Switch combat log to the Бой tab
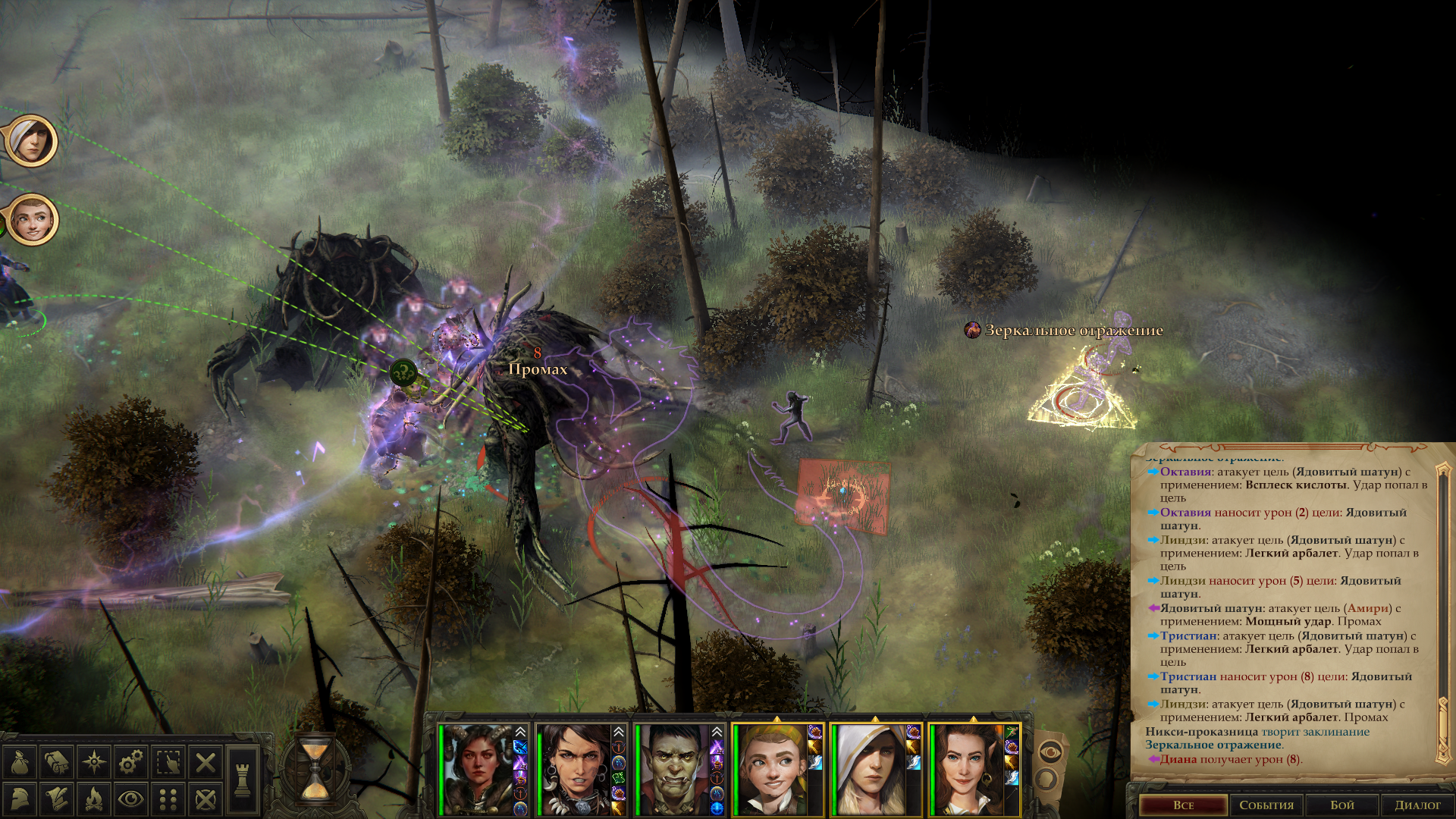This screenshot has width=1456, height=819. 1342,805
